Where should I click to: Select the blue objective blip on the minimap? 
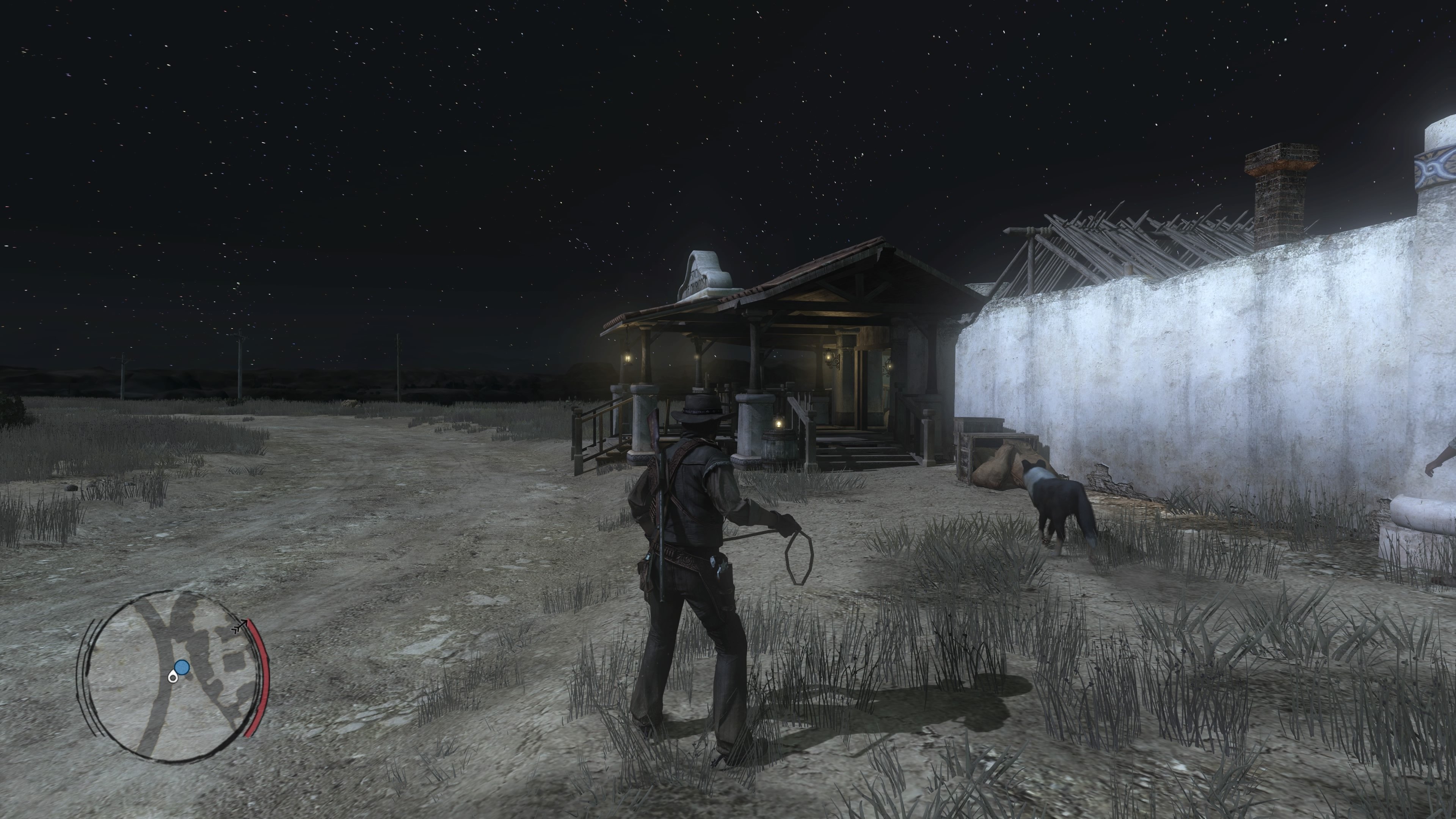(182, 667)
